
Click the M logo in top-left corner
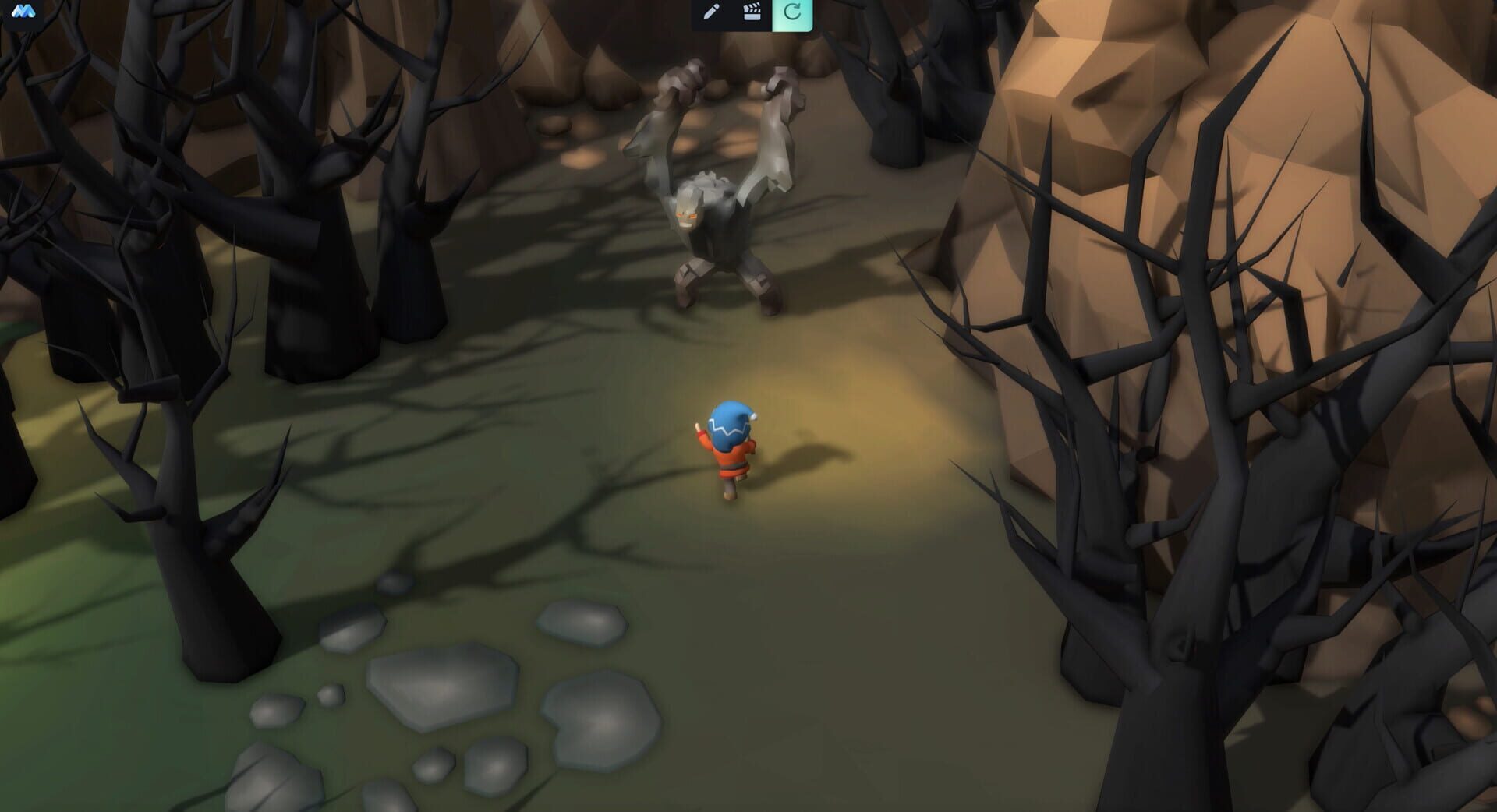(x=23, y=12)
